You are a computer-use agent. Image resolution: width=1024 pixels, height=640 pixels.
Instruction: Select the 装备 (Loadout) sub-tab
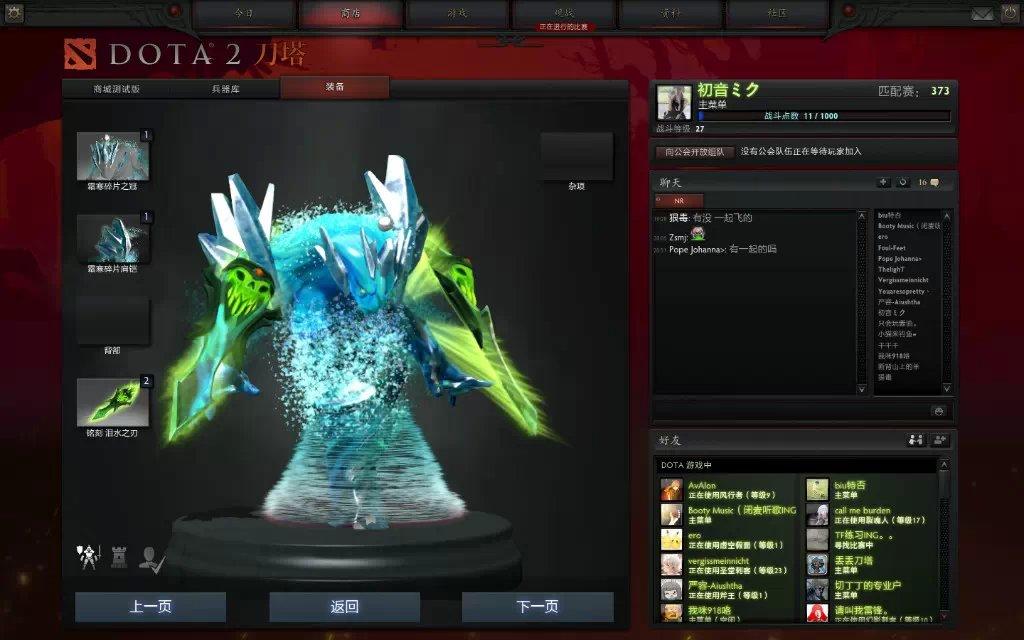click(x=335, y=88)
